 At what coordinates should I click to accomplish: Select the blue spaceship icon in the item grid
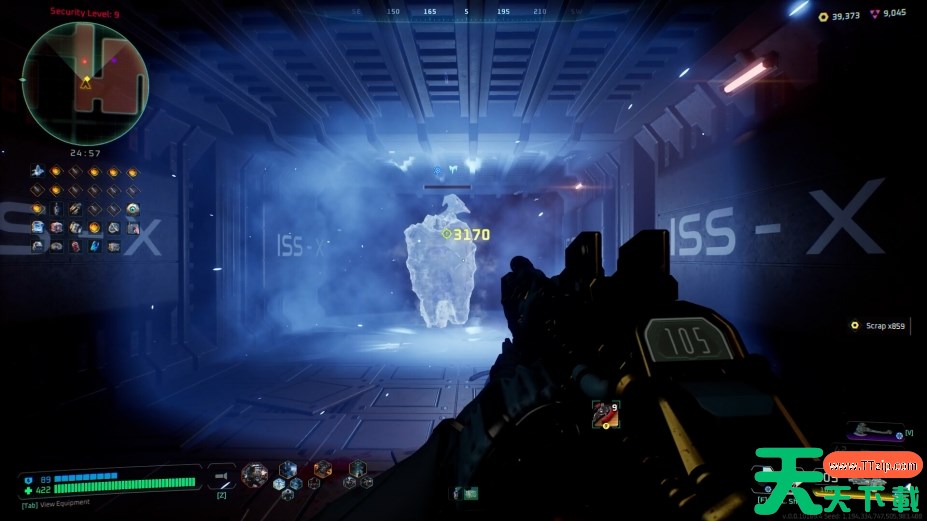(x=38, y=171)
